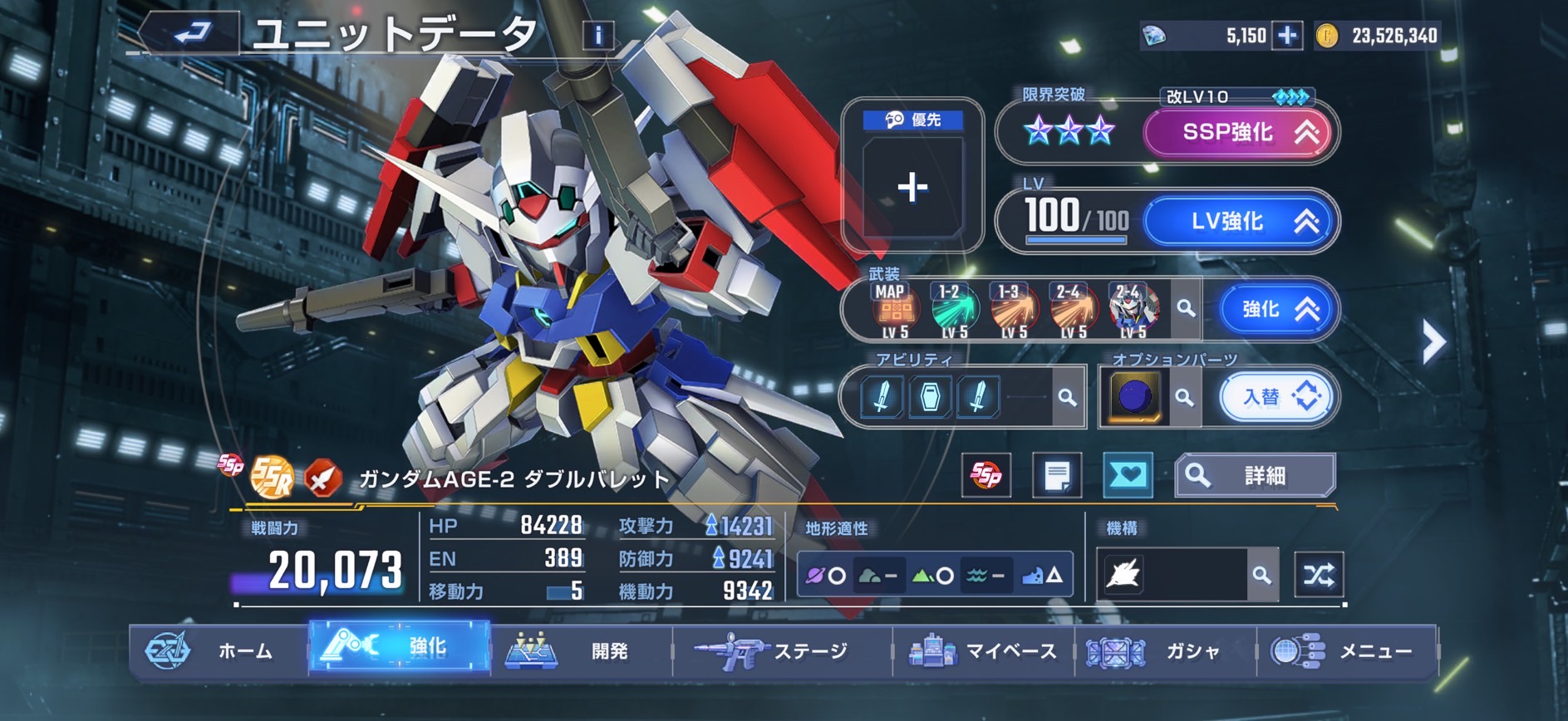Switch to the next unit arrow

tap(1433, 341)
